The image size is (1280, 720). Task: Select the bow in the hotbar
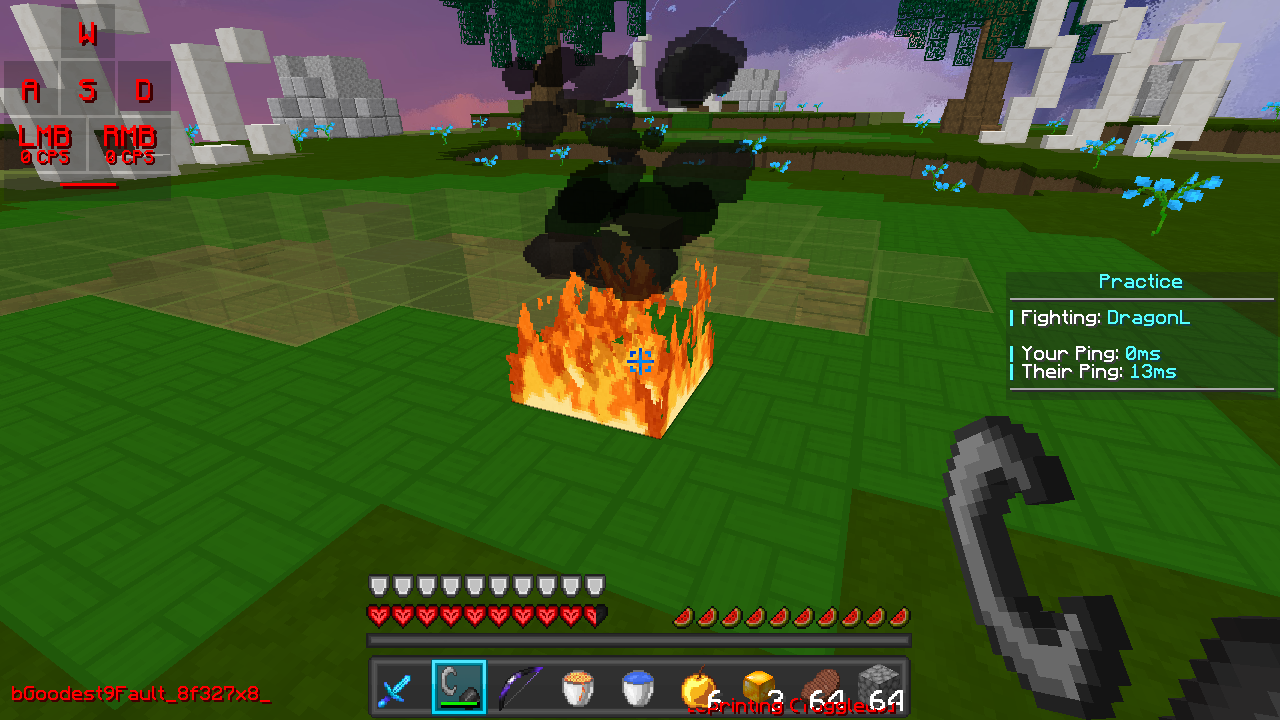pos(518,686)
